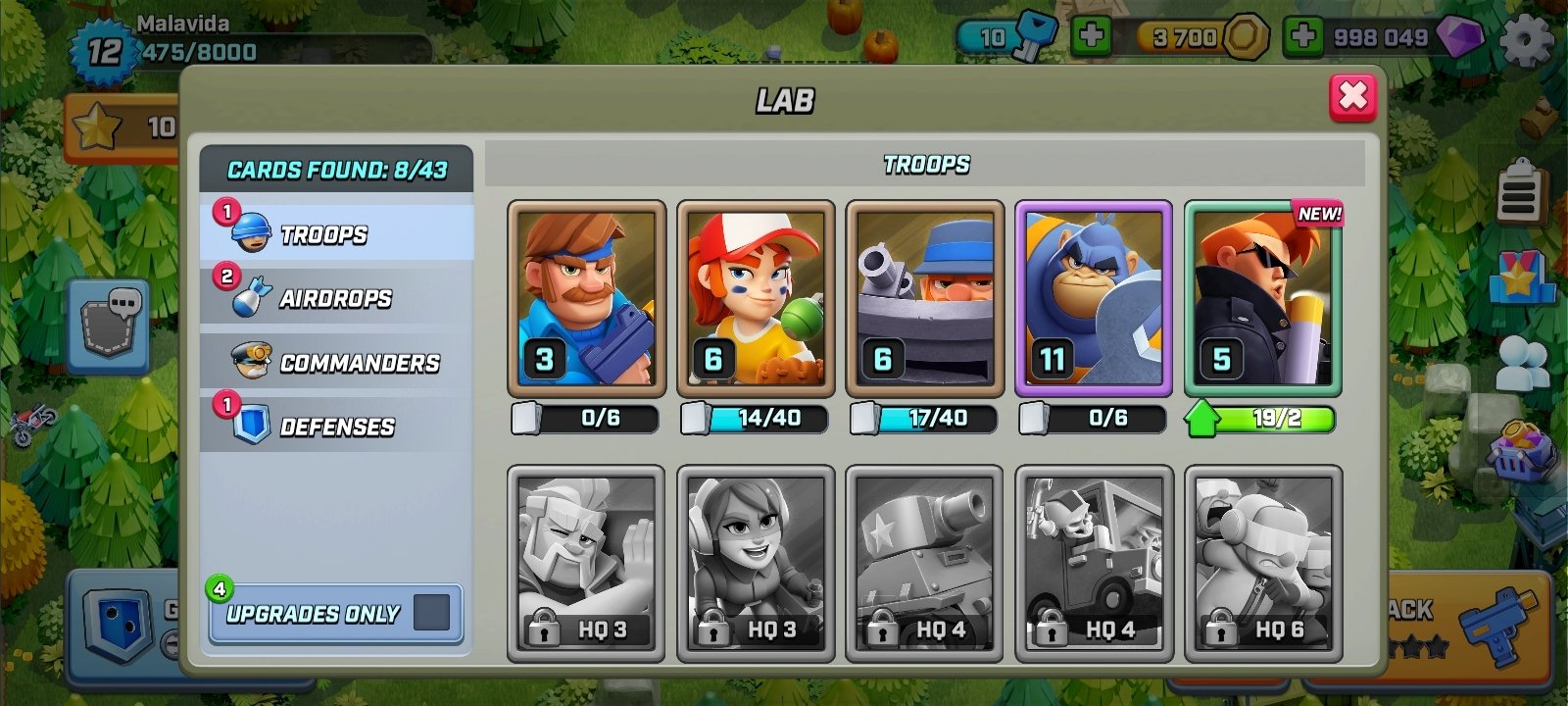The image size is (1568, 706).
Task: Add more gems with the plus button
Action: 1302,36
